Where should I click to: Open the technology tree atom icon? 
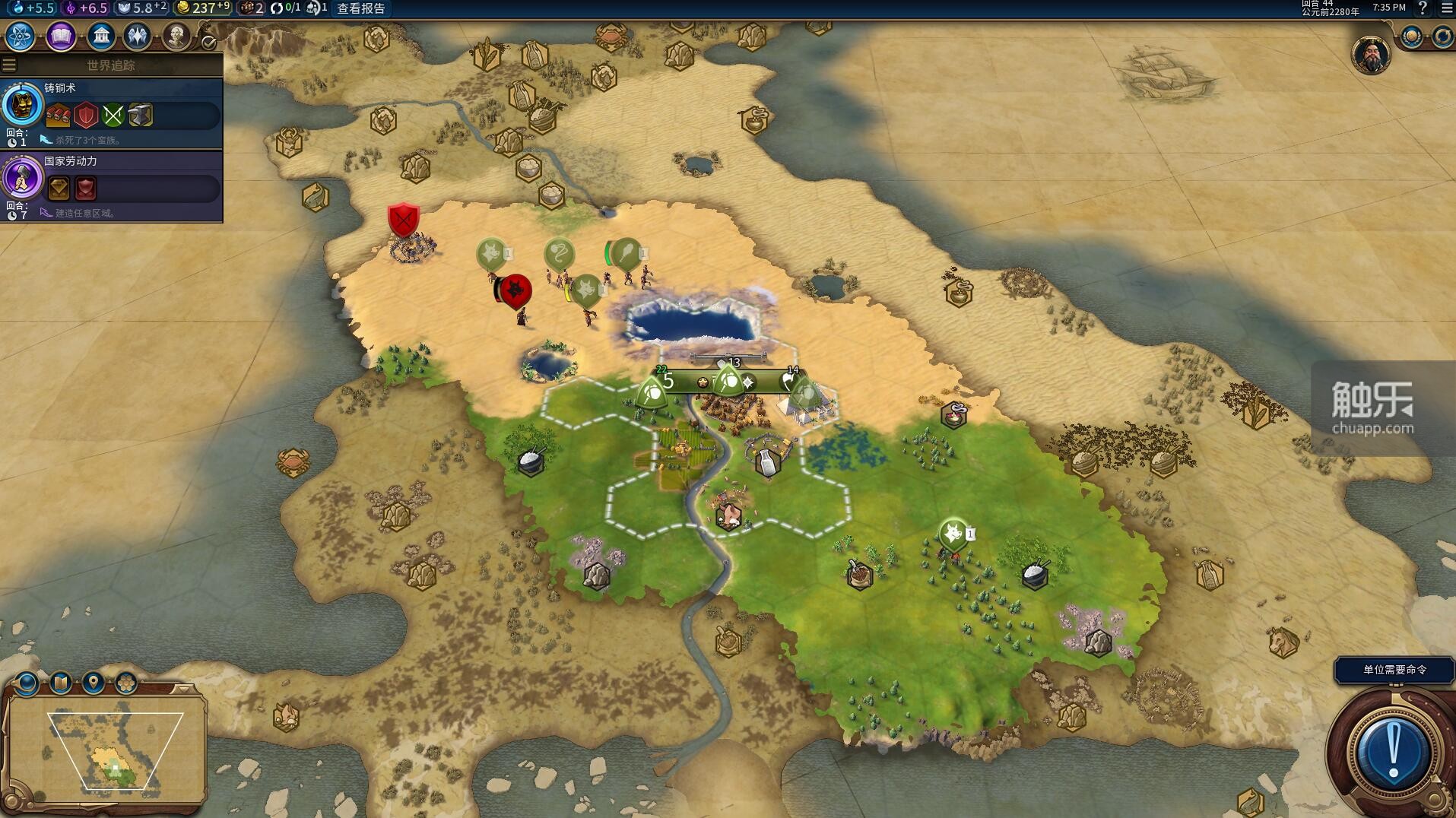(20, 36)
